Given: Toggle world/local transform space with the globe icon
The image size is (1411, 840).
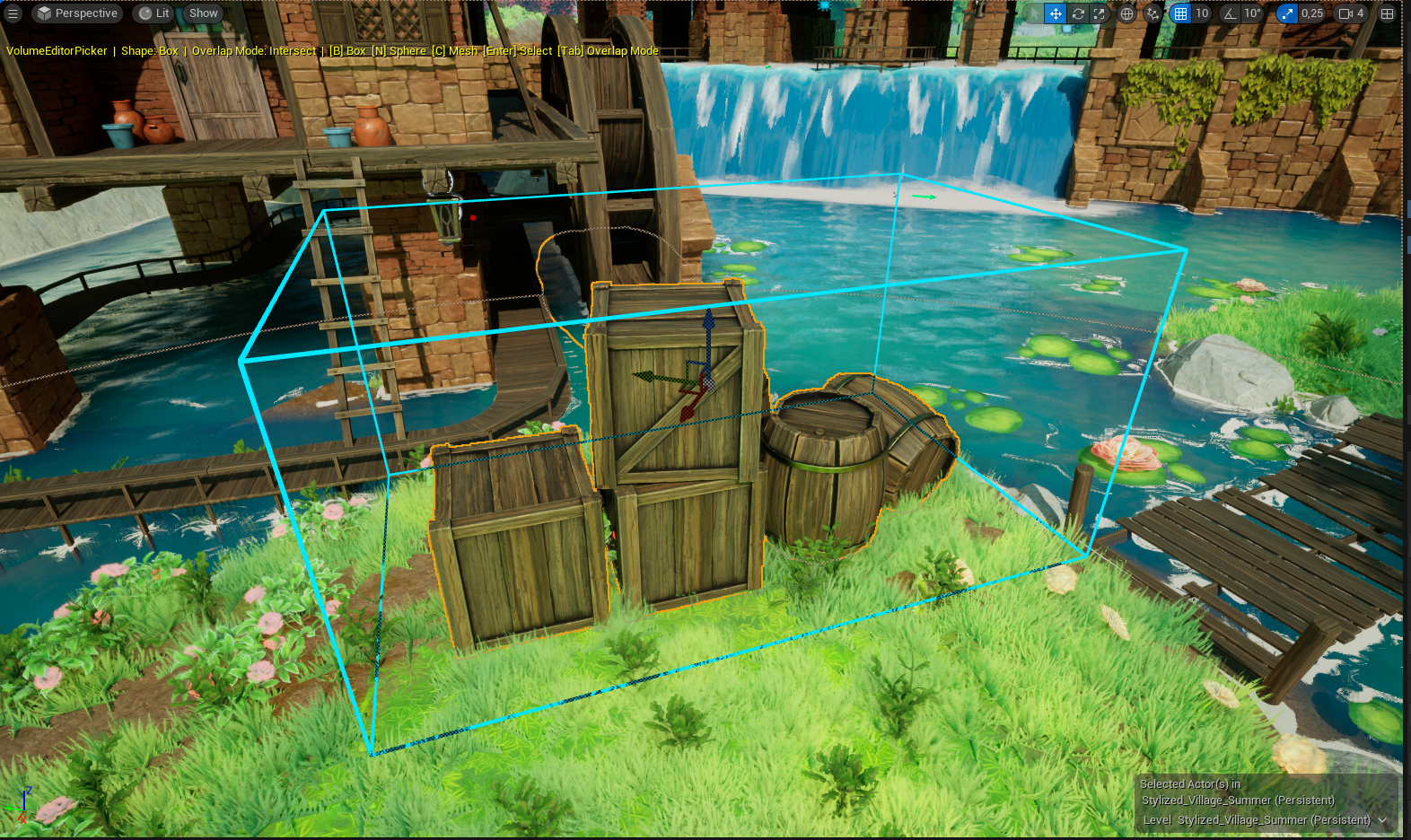Looking at the screenshot, I should pyautogui.click(x=1125, y=13).
